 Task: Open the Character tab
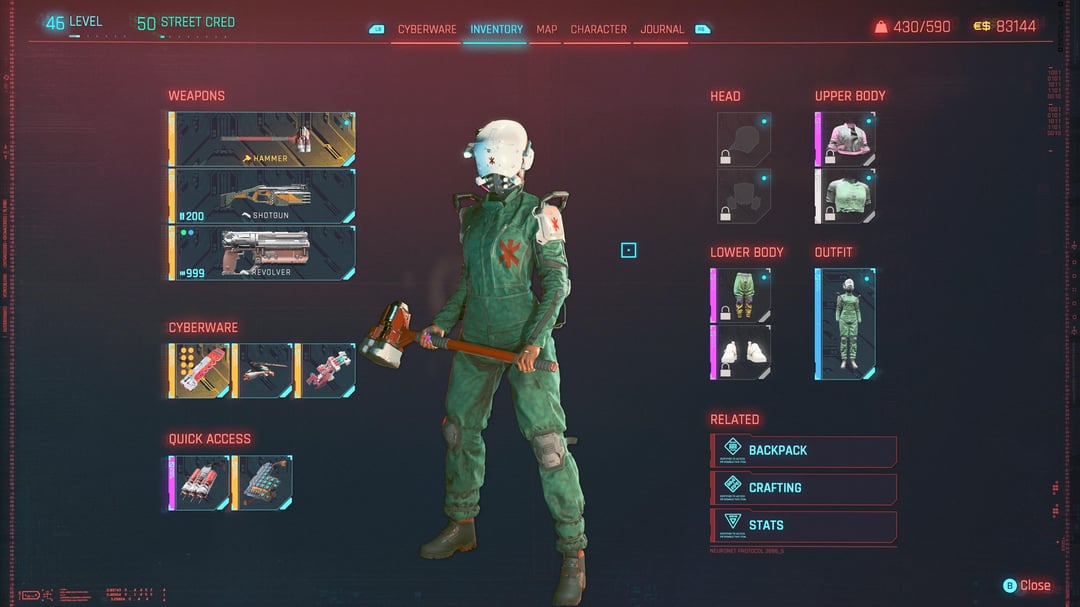click(x=598, y=29)
